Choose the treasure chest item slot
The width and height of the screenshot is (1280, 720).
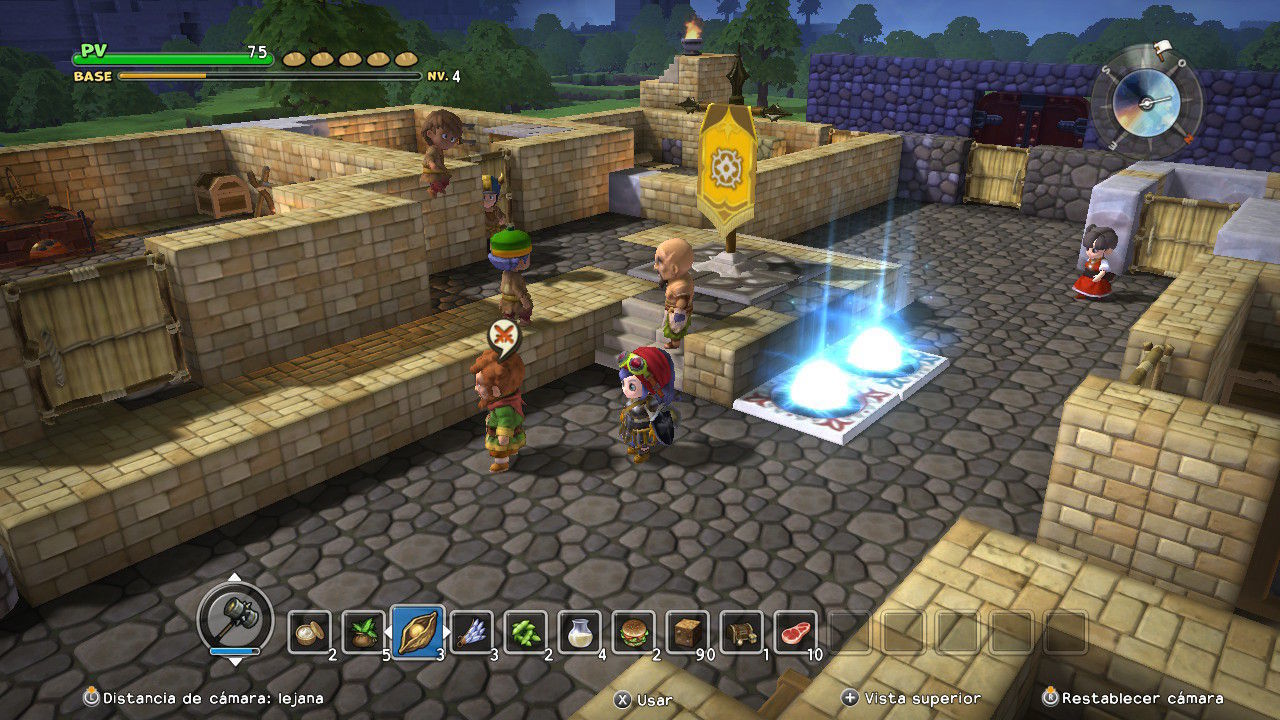pyautogui.click(x=742, y=632)
